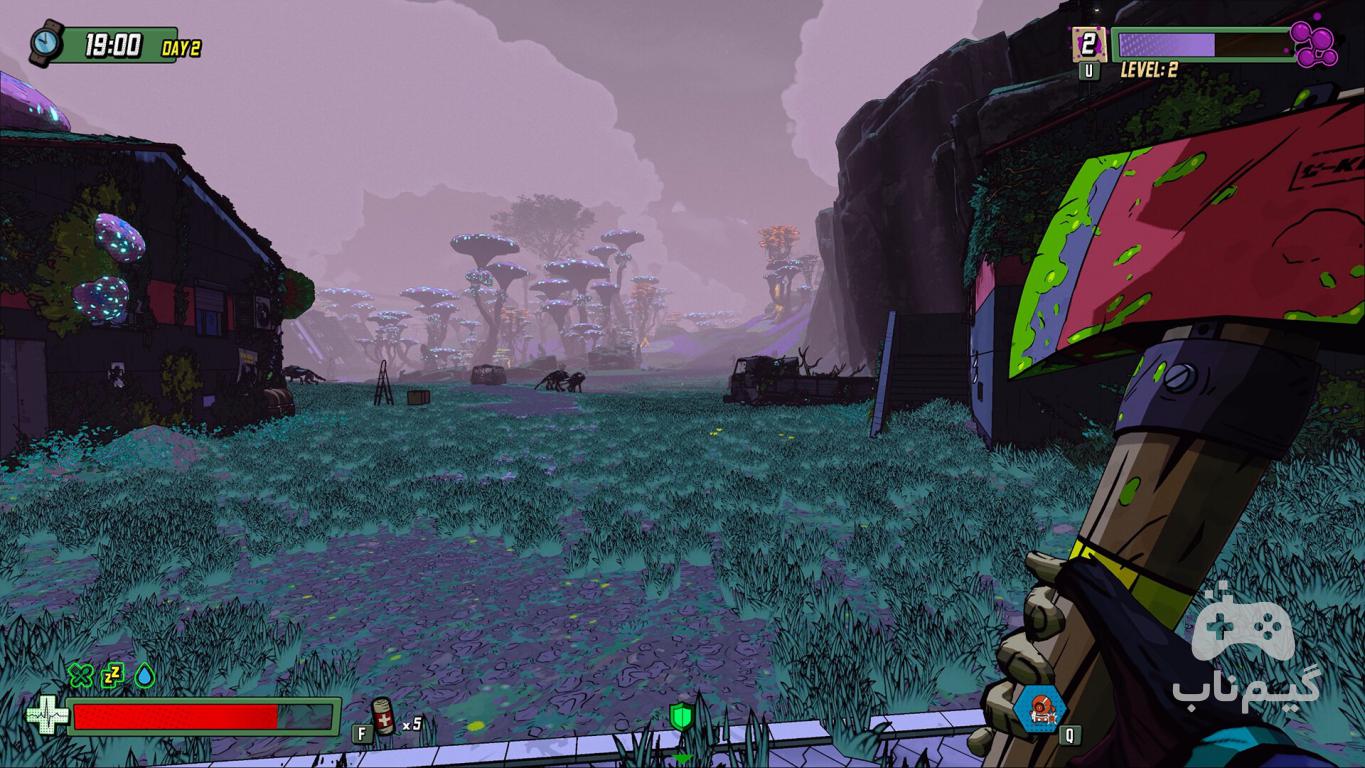Click the purple mutation cluster icon

(1314, 44)
